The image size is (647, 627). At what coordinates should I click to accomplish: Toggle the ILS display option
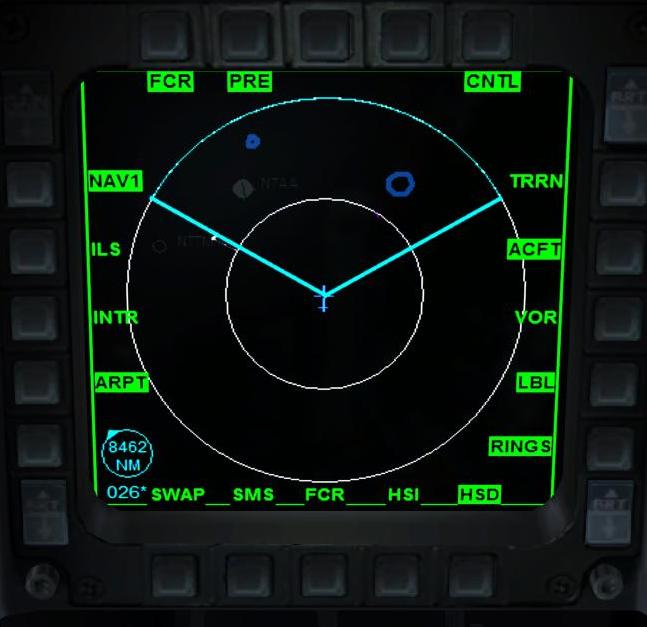coord(106,249)
